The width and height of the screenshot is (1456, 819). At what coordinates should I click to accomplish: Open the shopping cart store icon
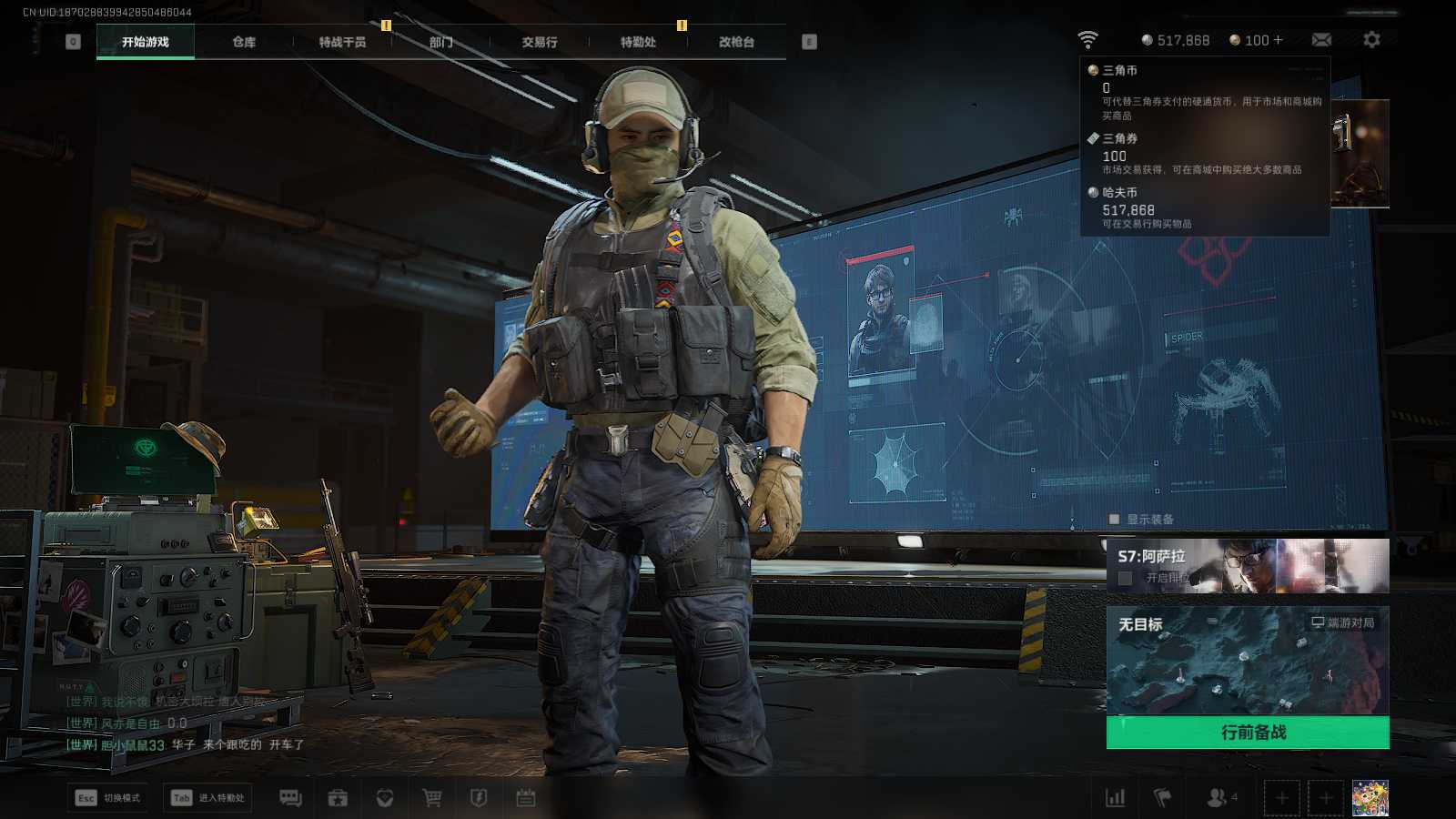click(x=432, y=798)
